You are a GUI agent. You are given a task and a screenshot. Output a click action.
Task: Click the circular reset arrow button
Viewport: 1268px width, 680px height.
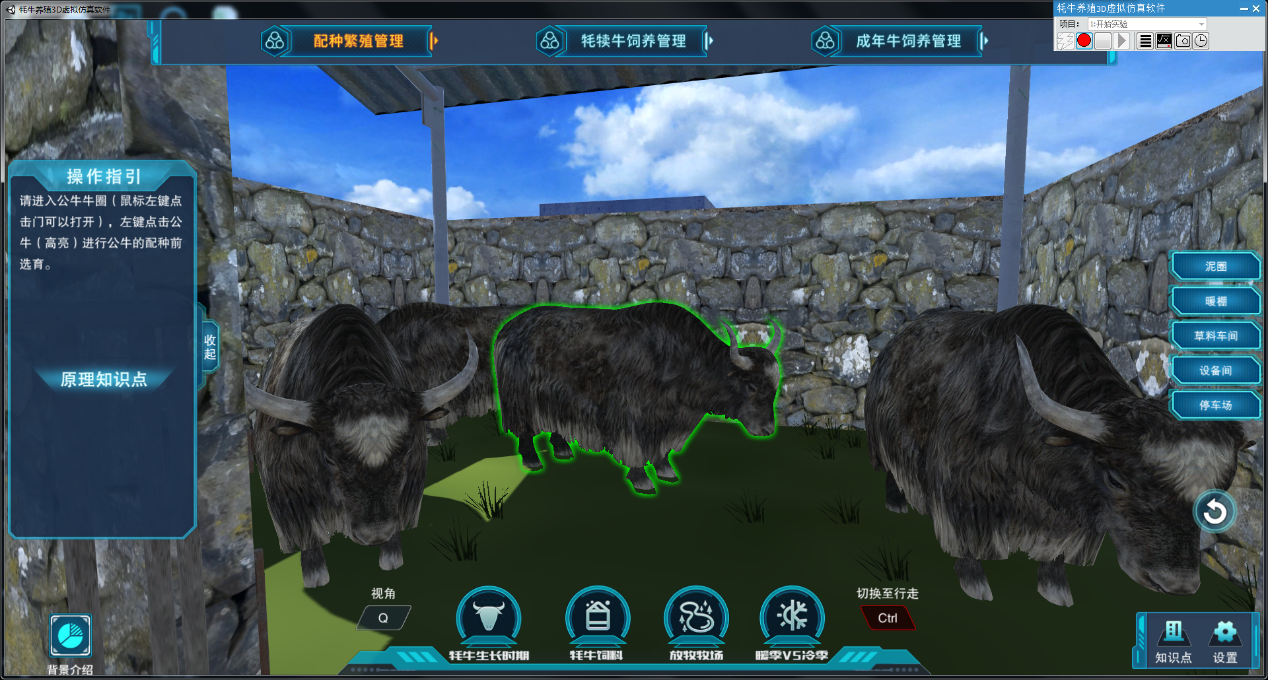tap(1215, 512)
